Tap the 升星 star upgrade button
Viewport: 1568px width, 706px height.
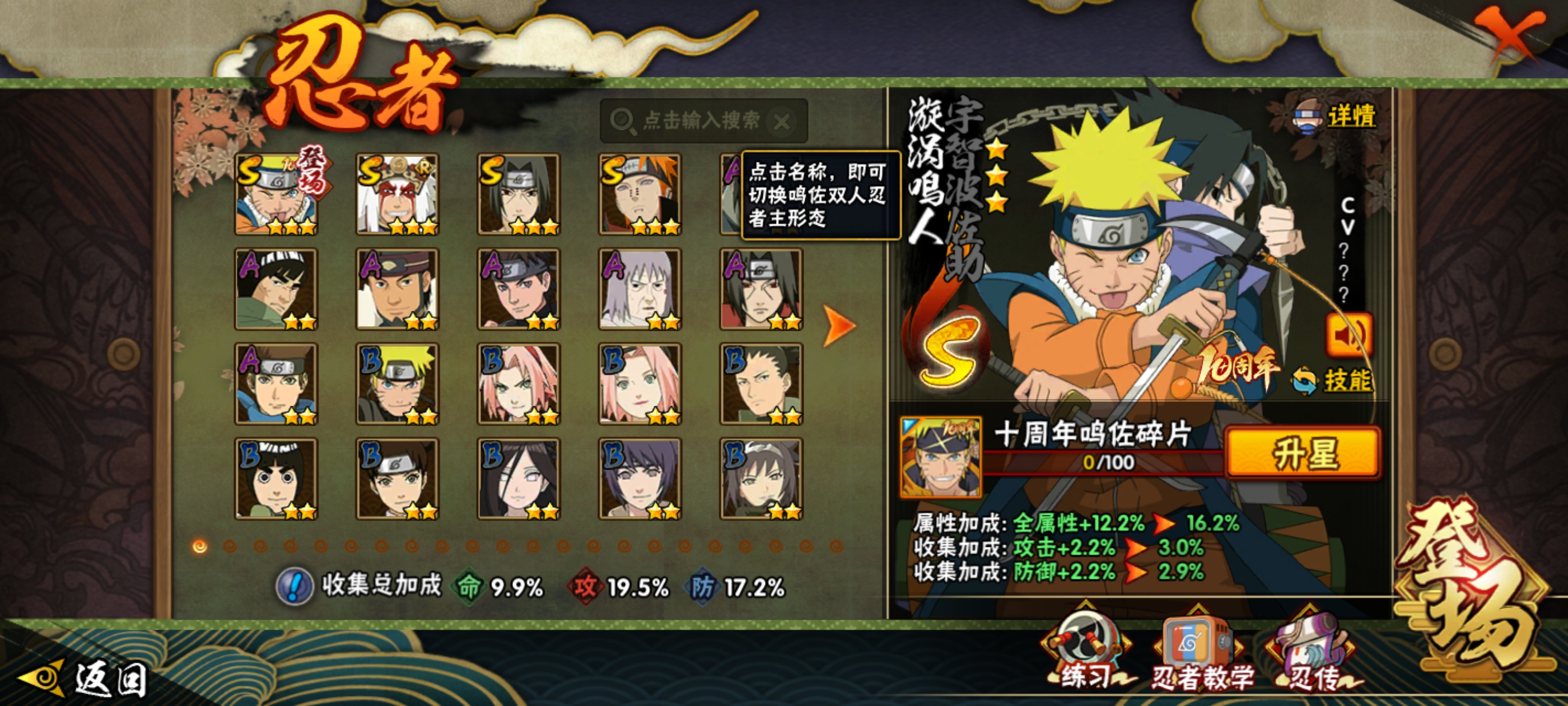(x=1303, y=453)
